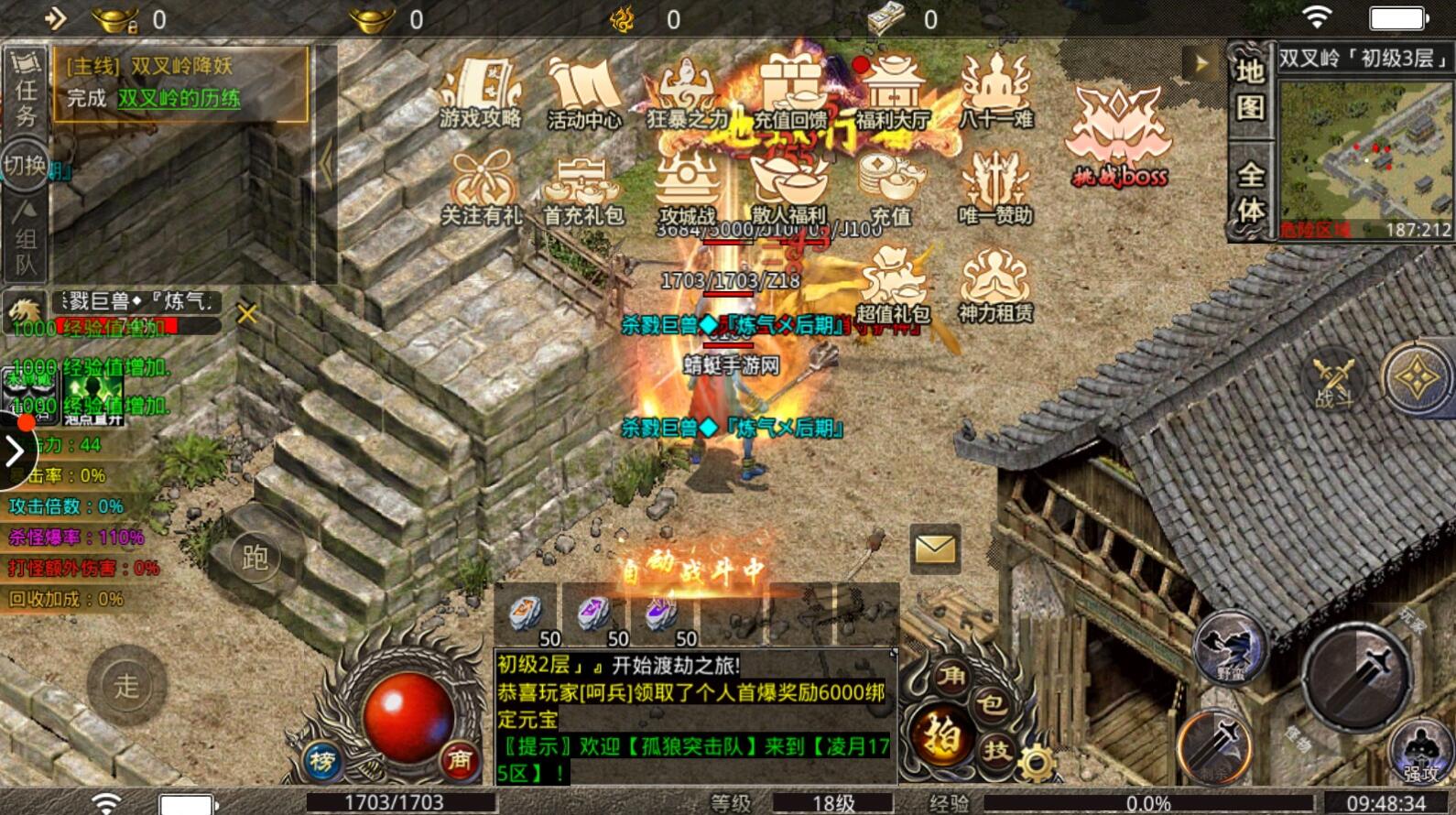Open the 游戏攻略 game guide icon
Viewport: 1456px width, 815px height.
pos(480,93)
